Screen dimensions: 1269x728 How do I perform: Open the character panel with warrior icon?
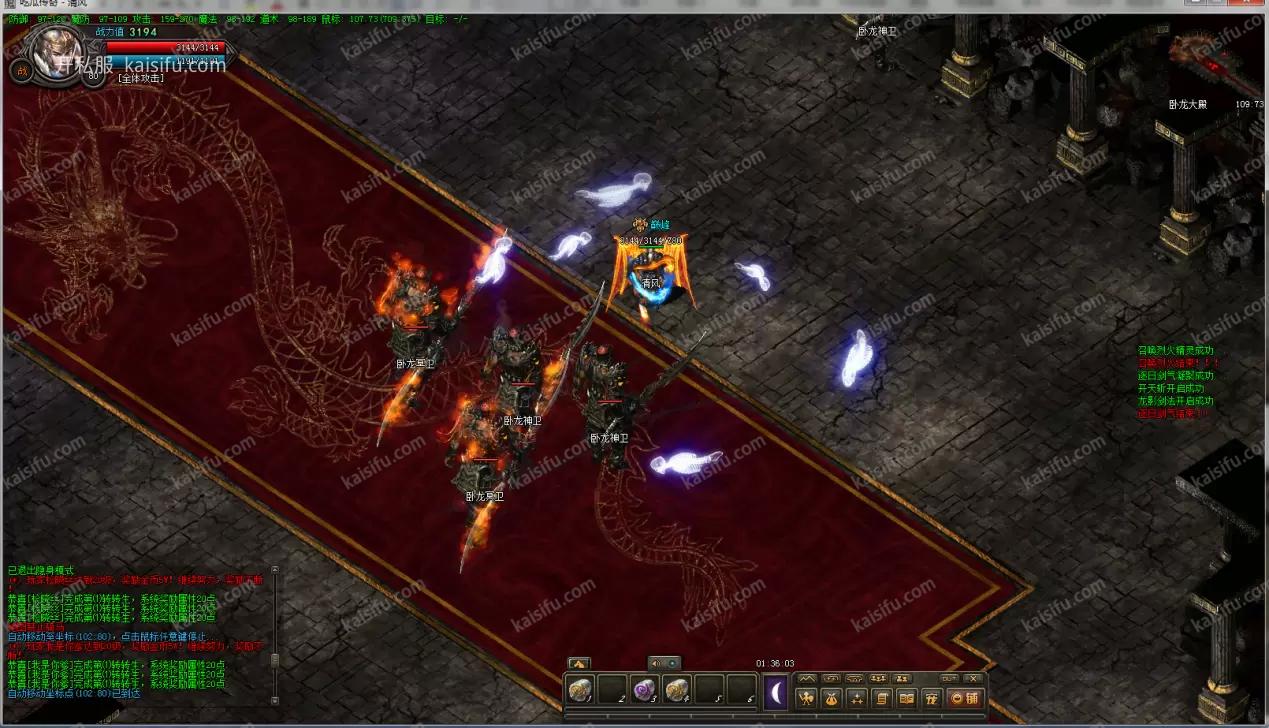804,698
